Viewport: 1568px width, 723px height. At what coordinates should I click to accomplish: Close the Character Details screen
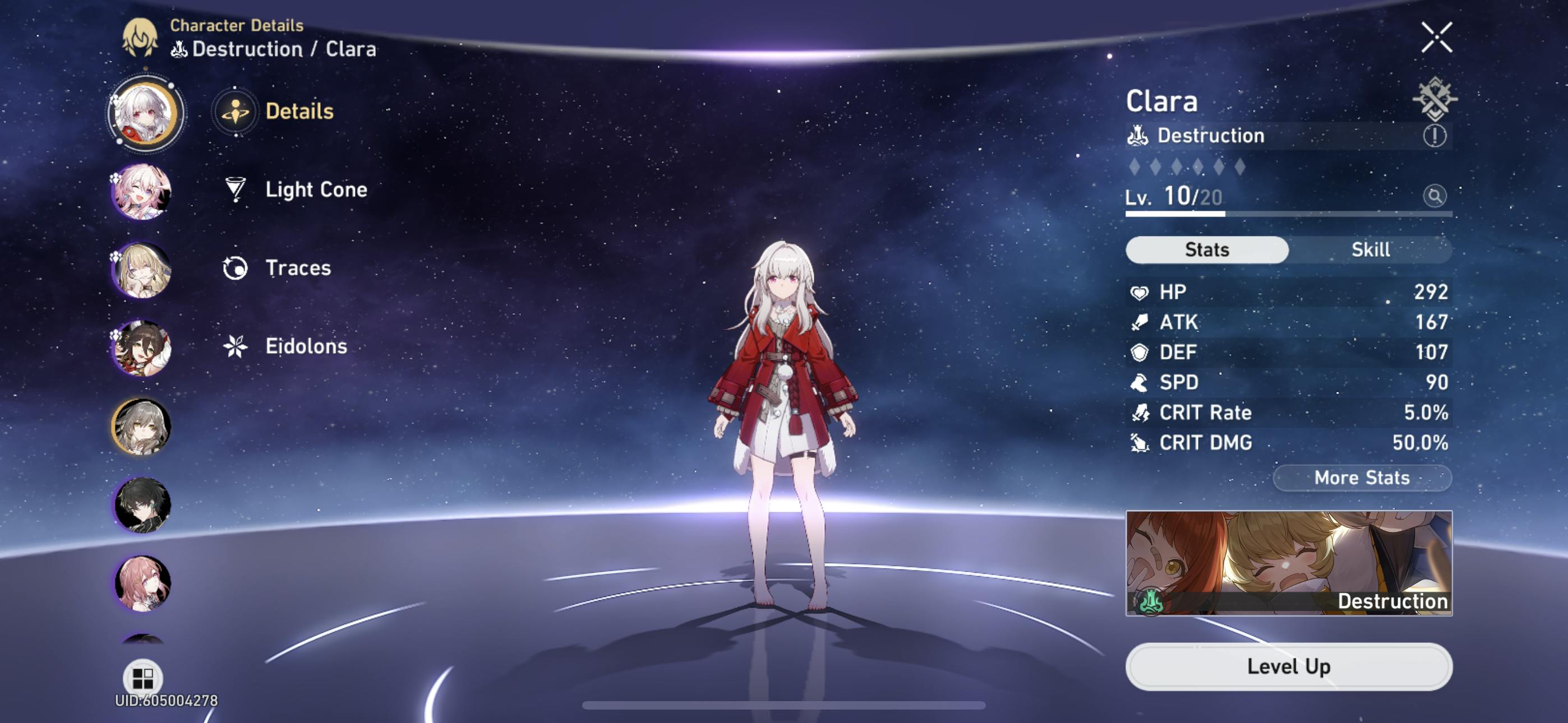click(x=1437, y=38)
